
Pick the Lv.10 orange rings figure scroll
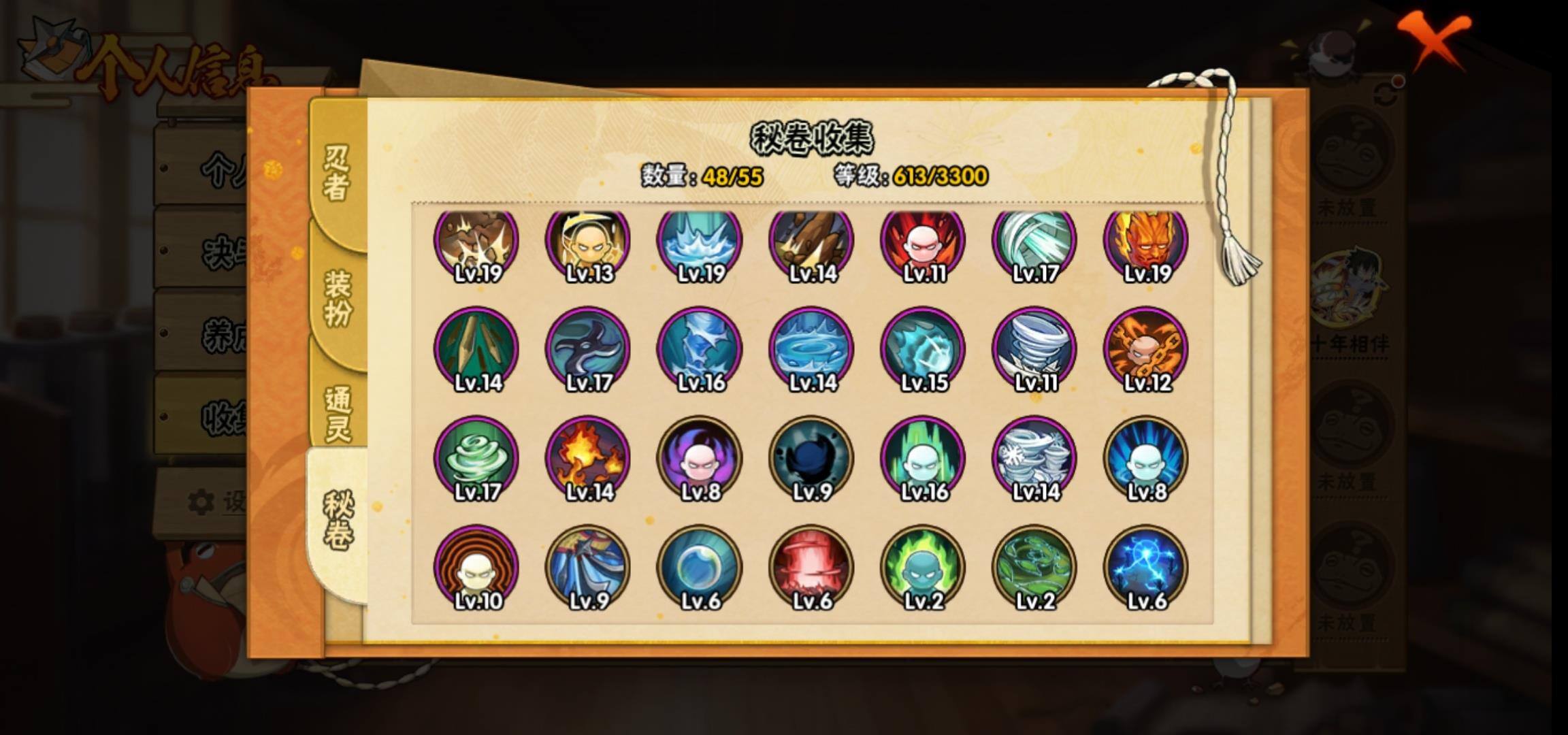click(476, 566)
